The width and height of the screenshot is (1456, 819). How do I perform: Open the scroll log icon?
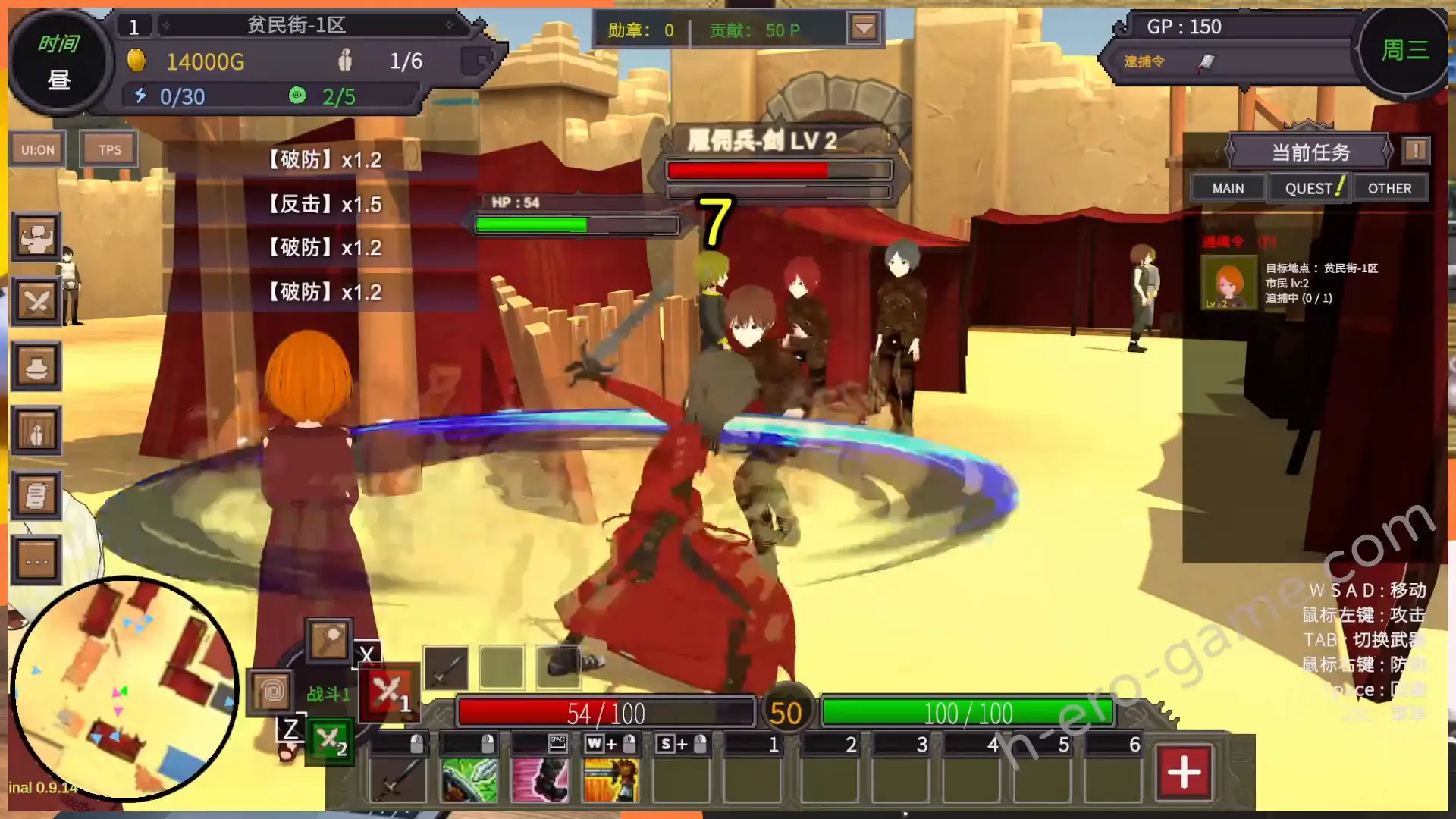36,496
